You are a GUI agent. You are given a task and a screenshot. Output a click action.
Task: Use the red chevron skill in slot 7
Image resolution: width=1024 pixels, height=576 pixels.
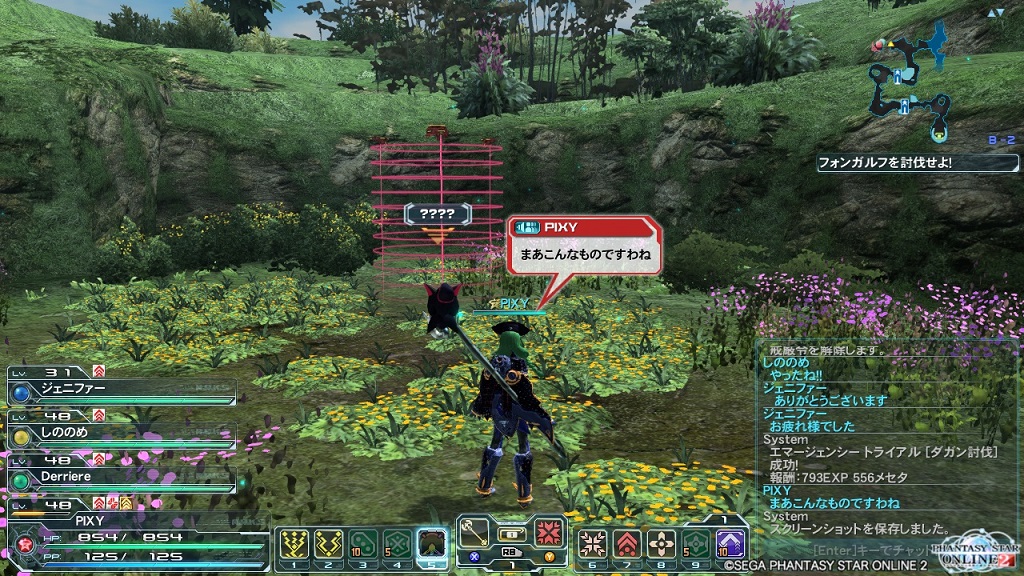(x=627, y=544)
